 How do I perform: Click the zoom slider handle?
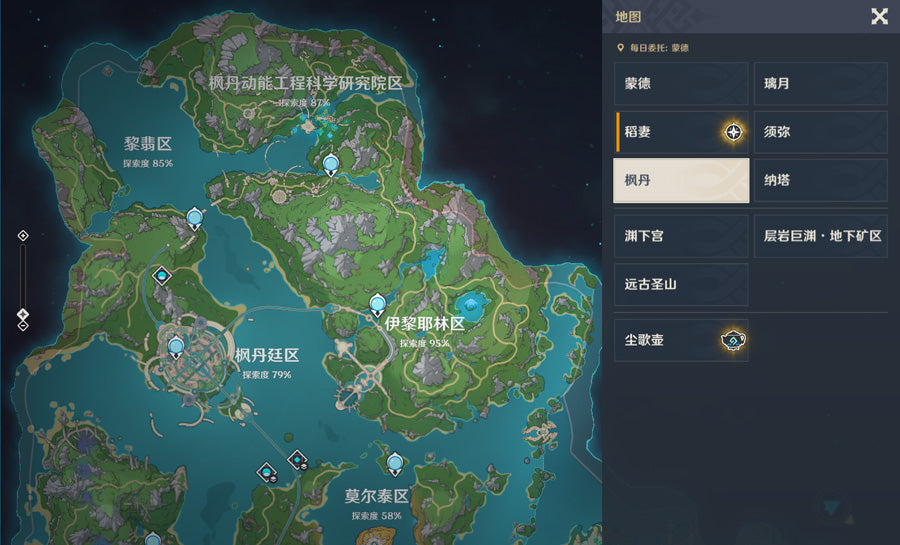click(23, 314)
